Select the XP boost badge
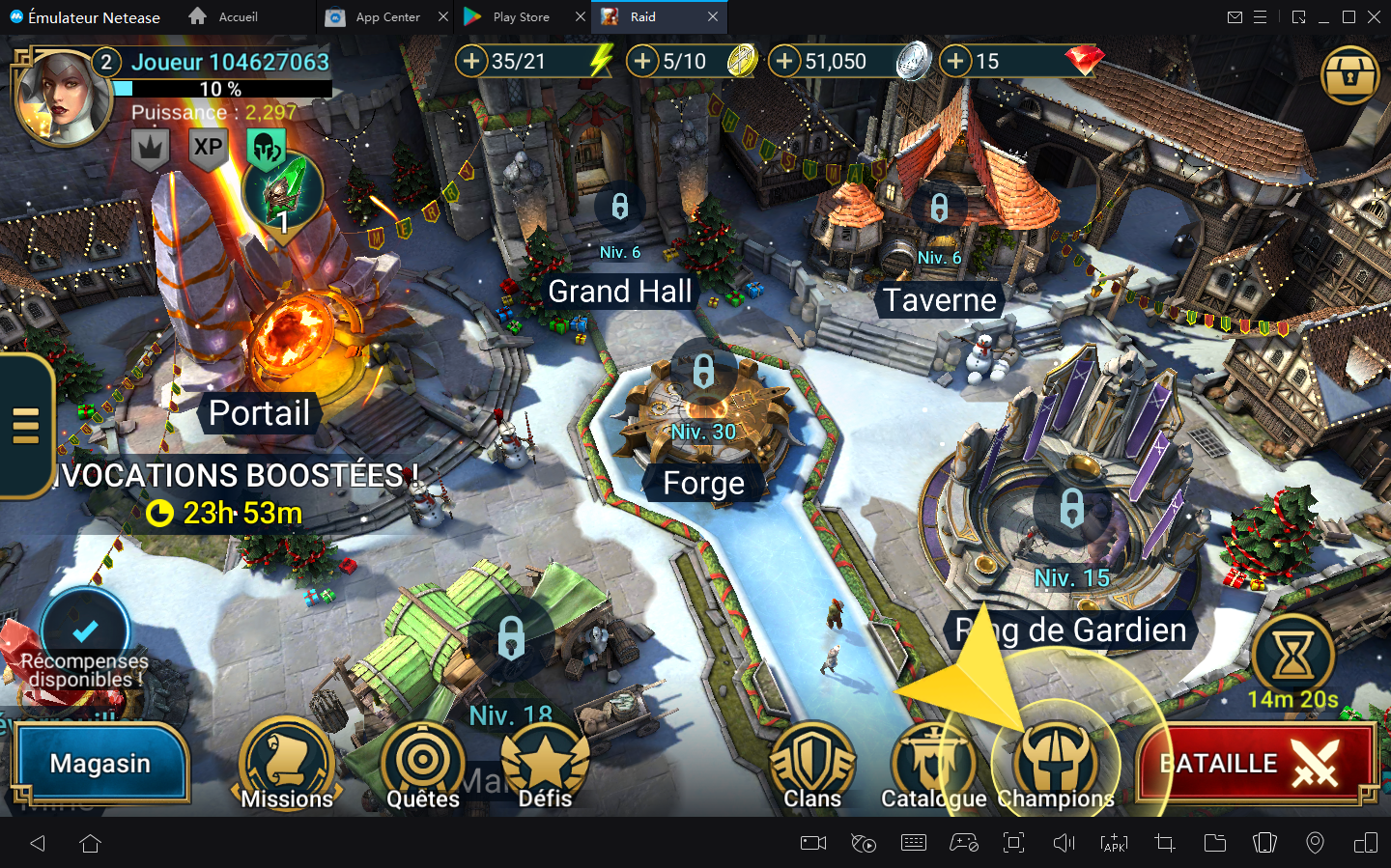The height and width of the screenshot is (868, 1391). coord(208,148)
